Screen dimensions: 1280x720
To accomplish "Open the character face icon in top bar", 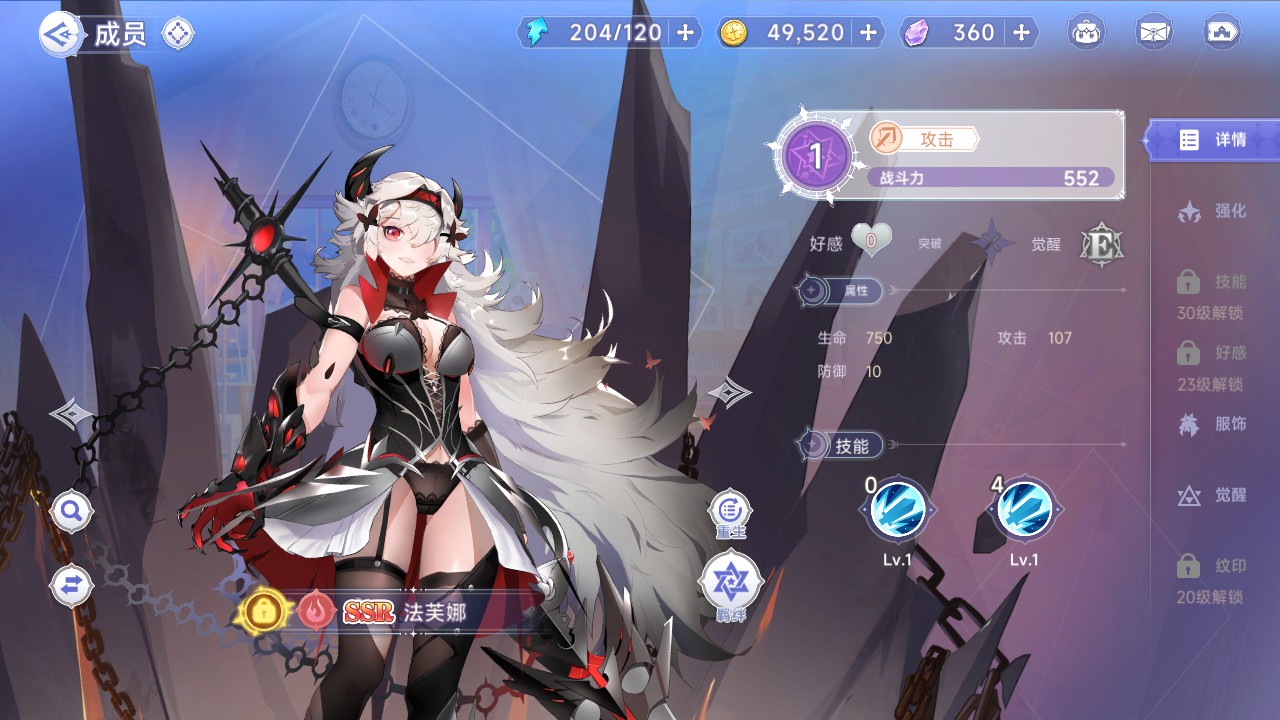I will pyautogui.click(x=1087, y=33).
